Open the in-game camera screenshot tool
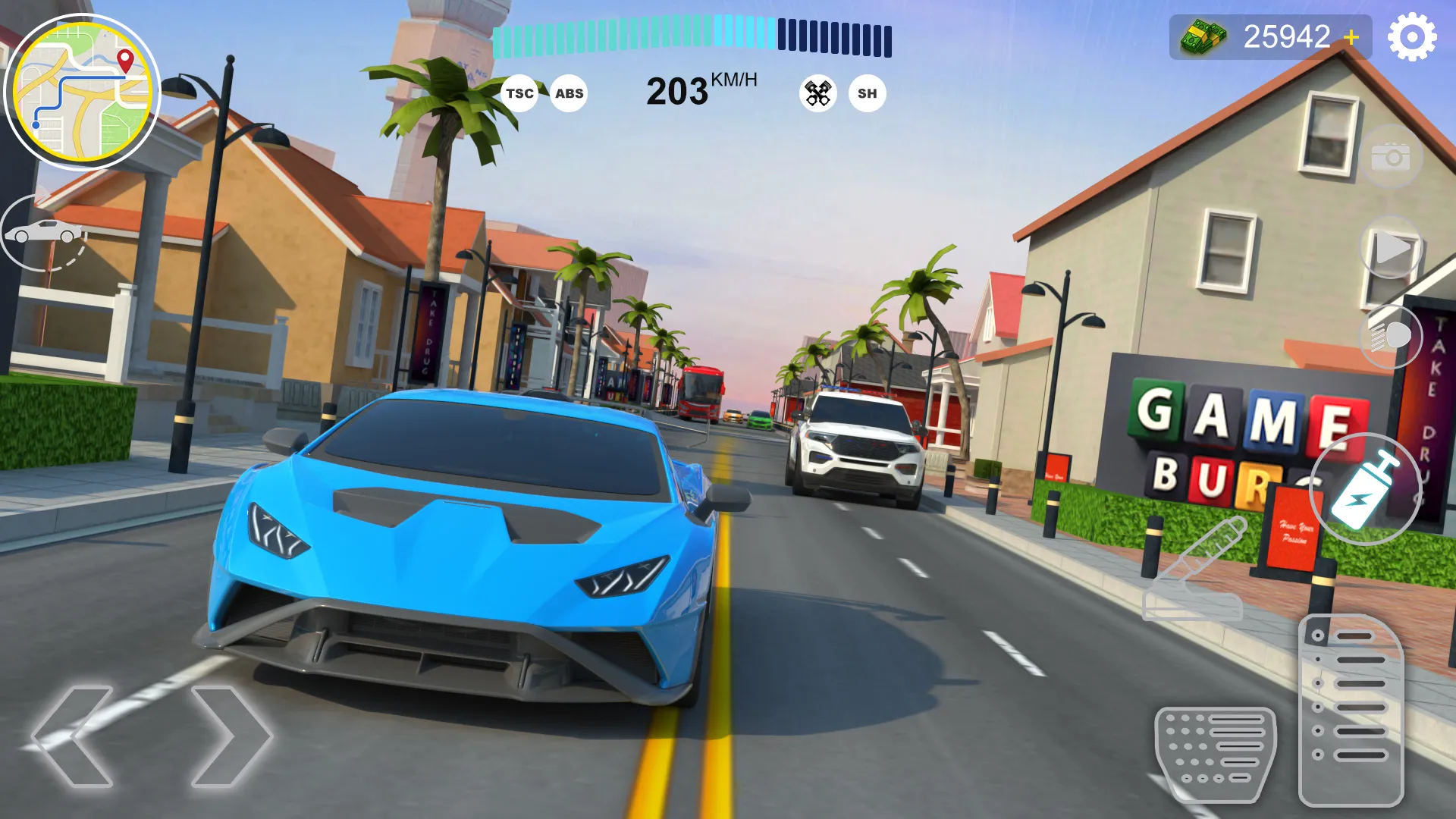Screen dimensions: 1456x819 [1392, 157]
